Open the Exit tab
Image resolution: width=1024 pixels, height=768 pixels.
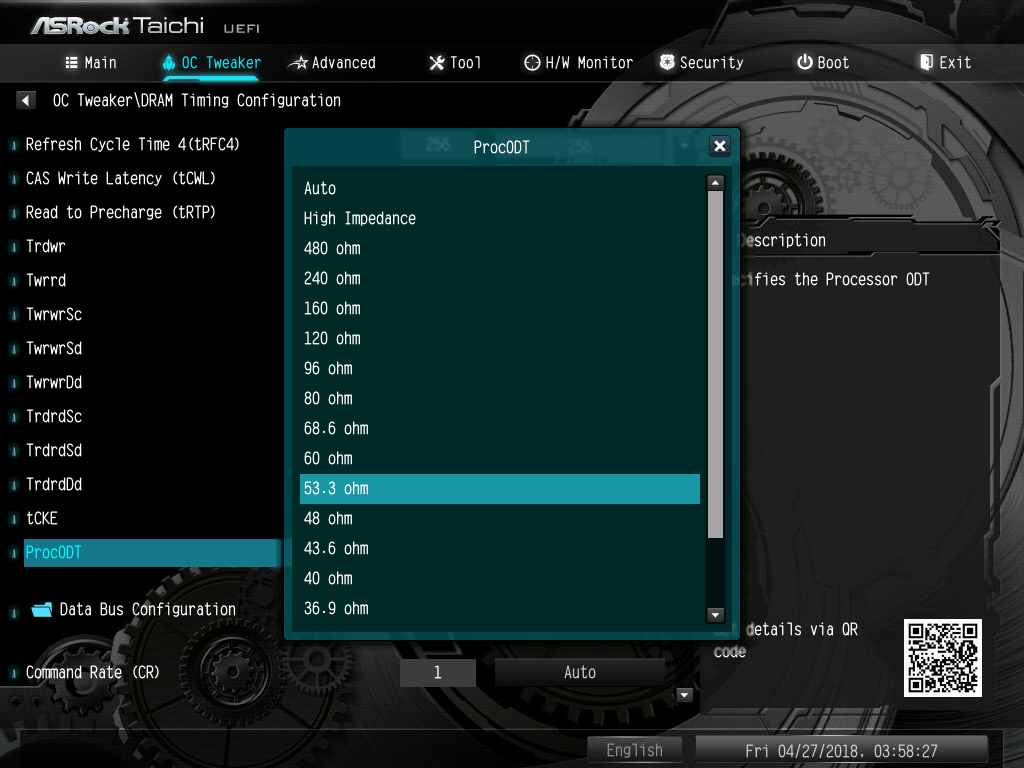tap(945, 63)
